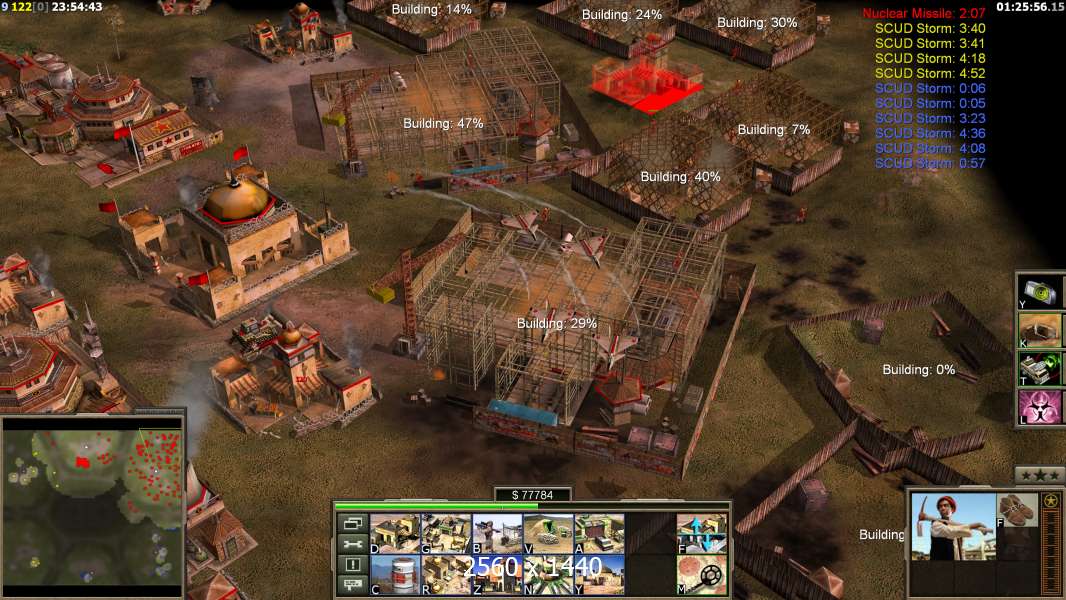Select the worker shoes upgrade icon
Viewport: 1066px width, 600px height.
(1017, 508)
